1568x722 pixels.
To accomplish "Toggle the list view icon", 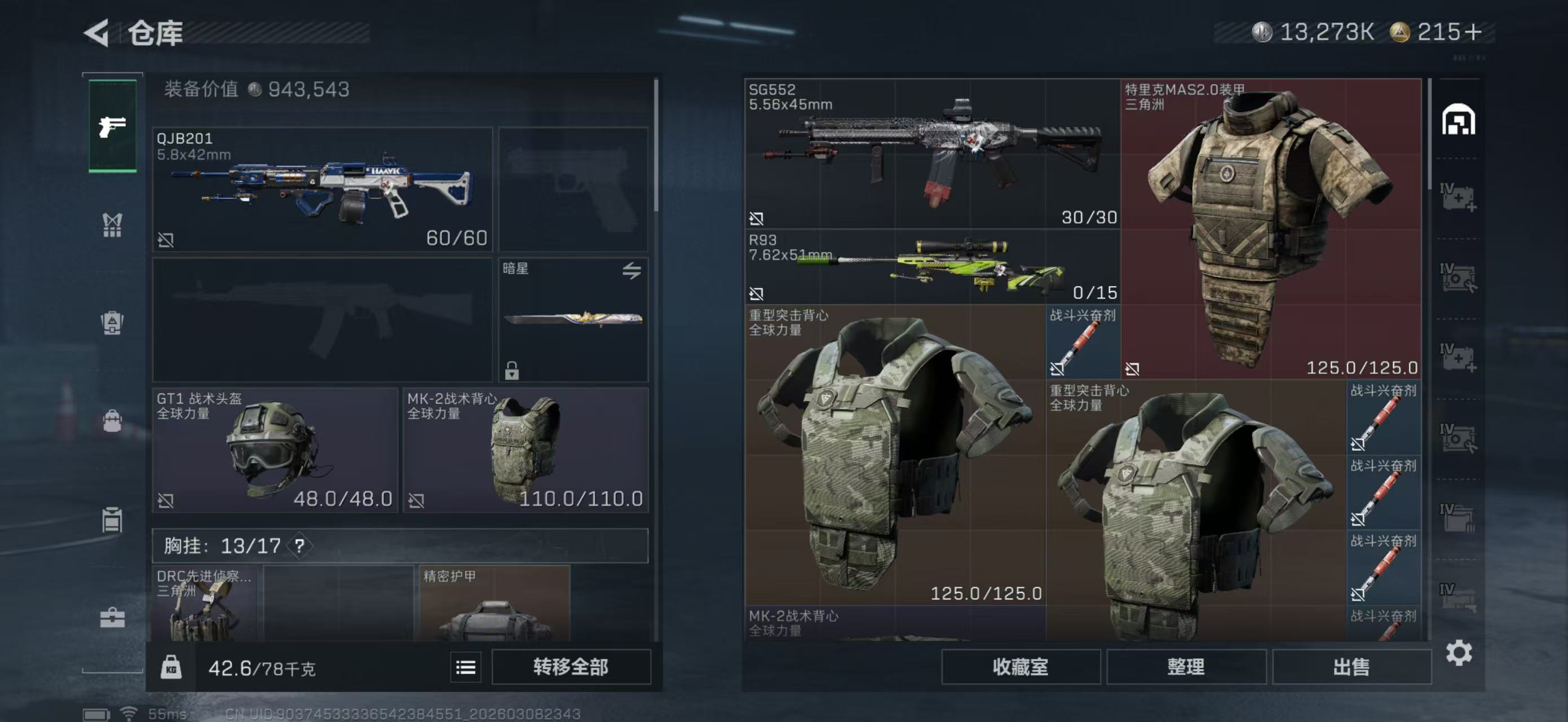I will pyautogui.click(x=466, y=667).
